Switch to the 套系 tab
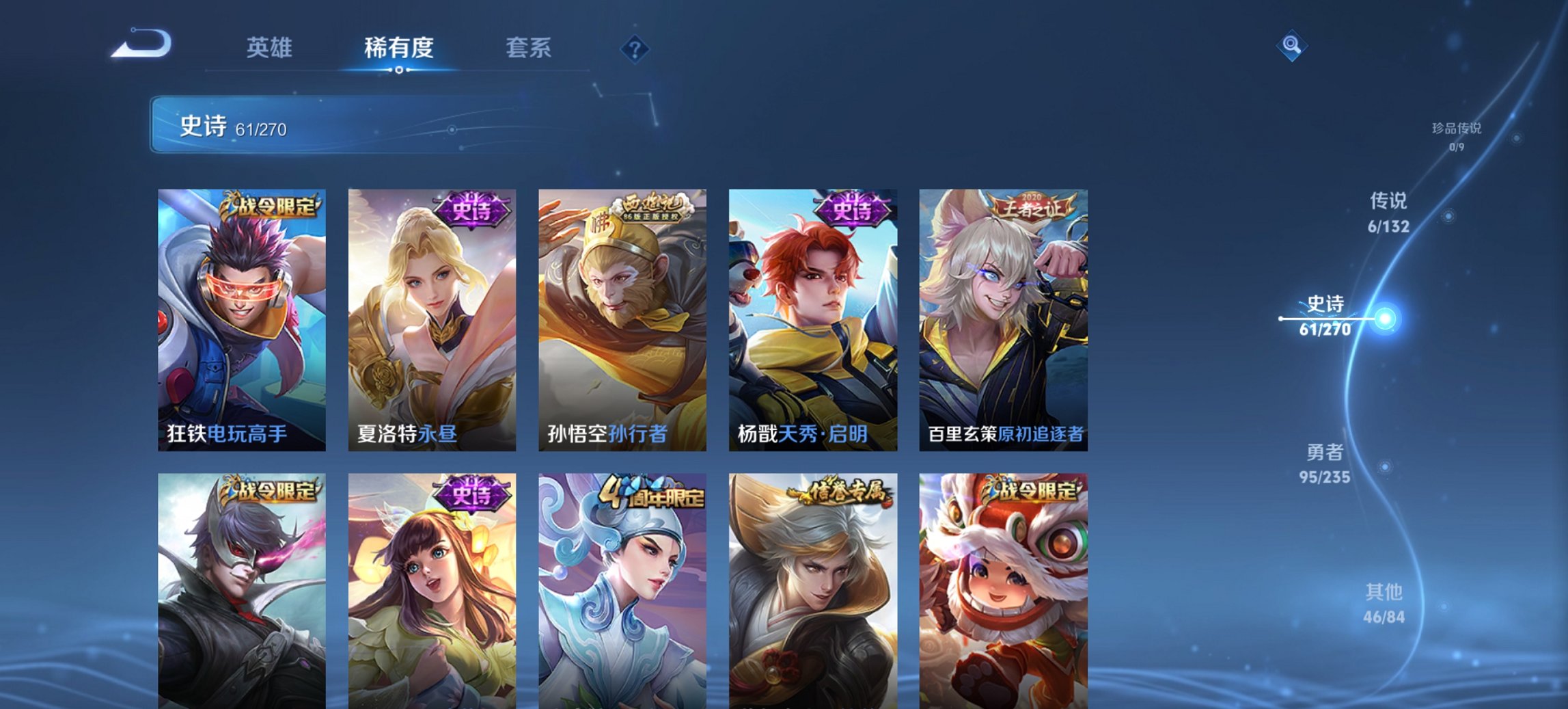 (x=529, y=48)
